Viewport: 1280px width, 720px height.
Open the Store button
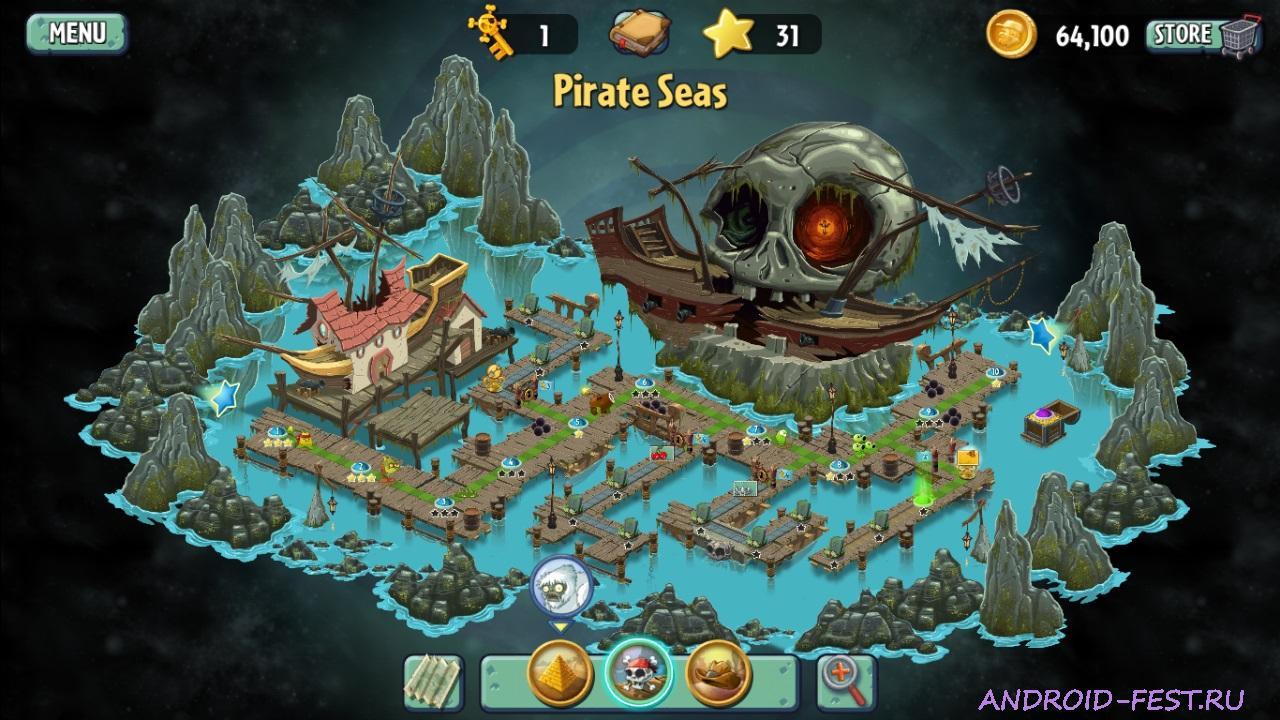click(x=1184, y=31)
